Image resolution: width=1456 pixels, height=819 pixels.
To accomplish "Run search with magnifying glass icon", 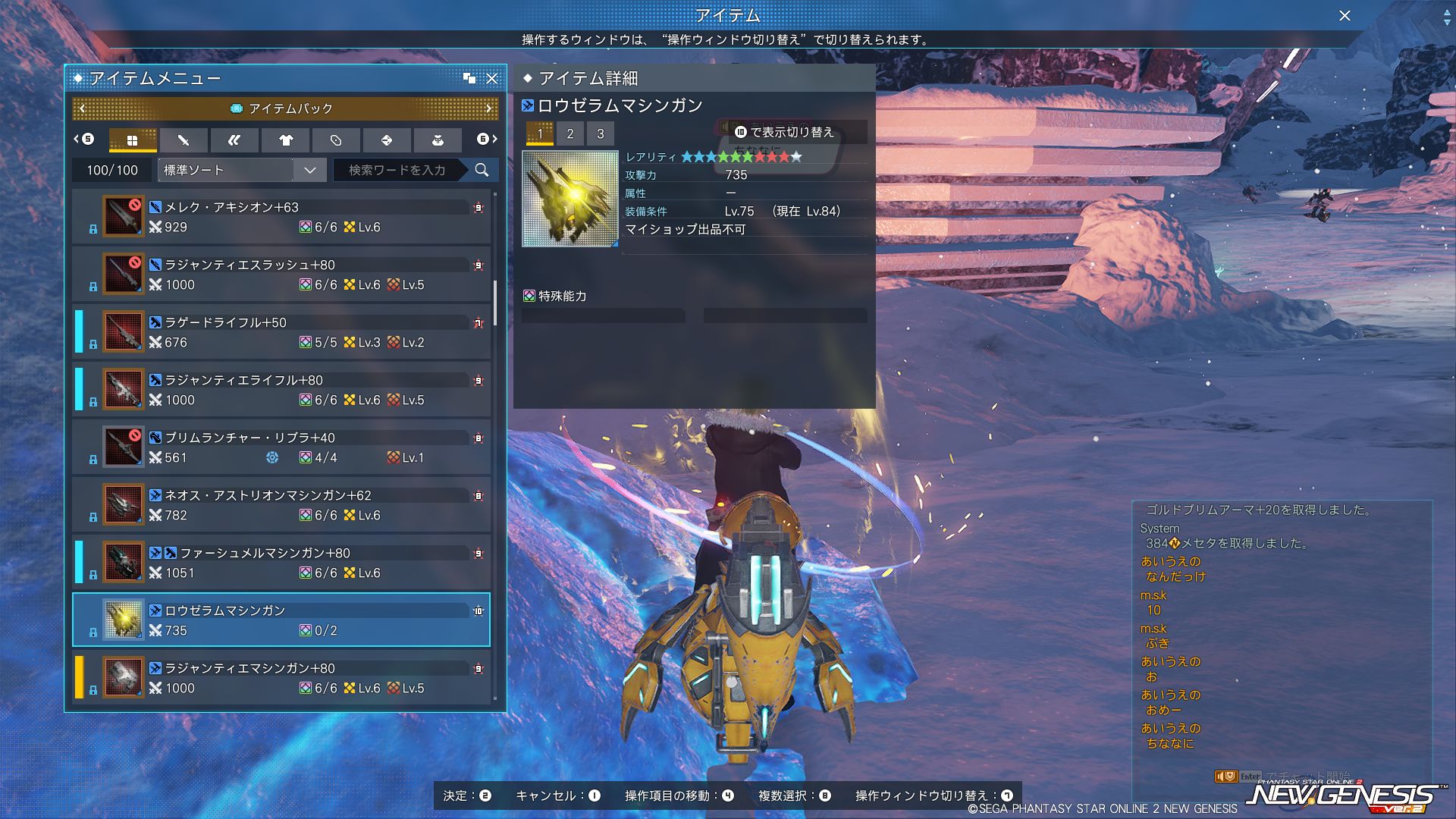I will pos(482,170).
